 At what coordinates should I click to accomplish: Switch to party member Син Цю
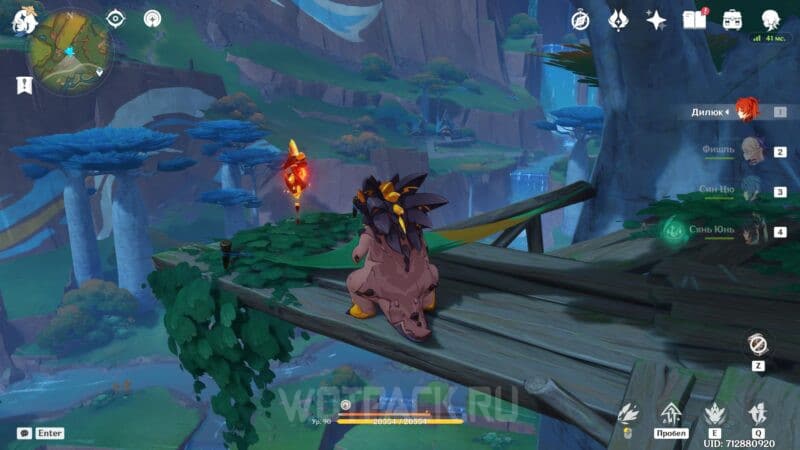point(749,191)
